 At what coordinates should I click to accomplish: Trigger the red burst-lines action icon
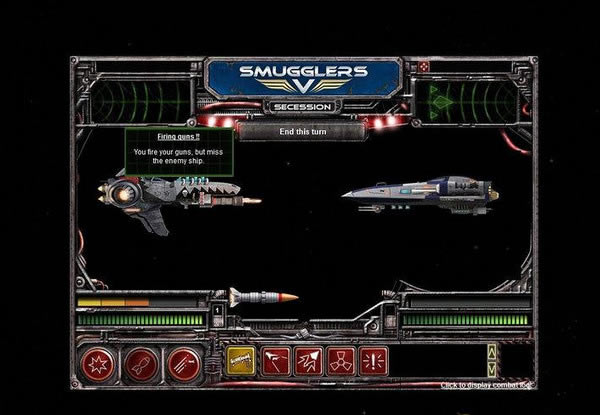(x=373, y=361)
